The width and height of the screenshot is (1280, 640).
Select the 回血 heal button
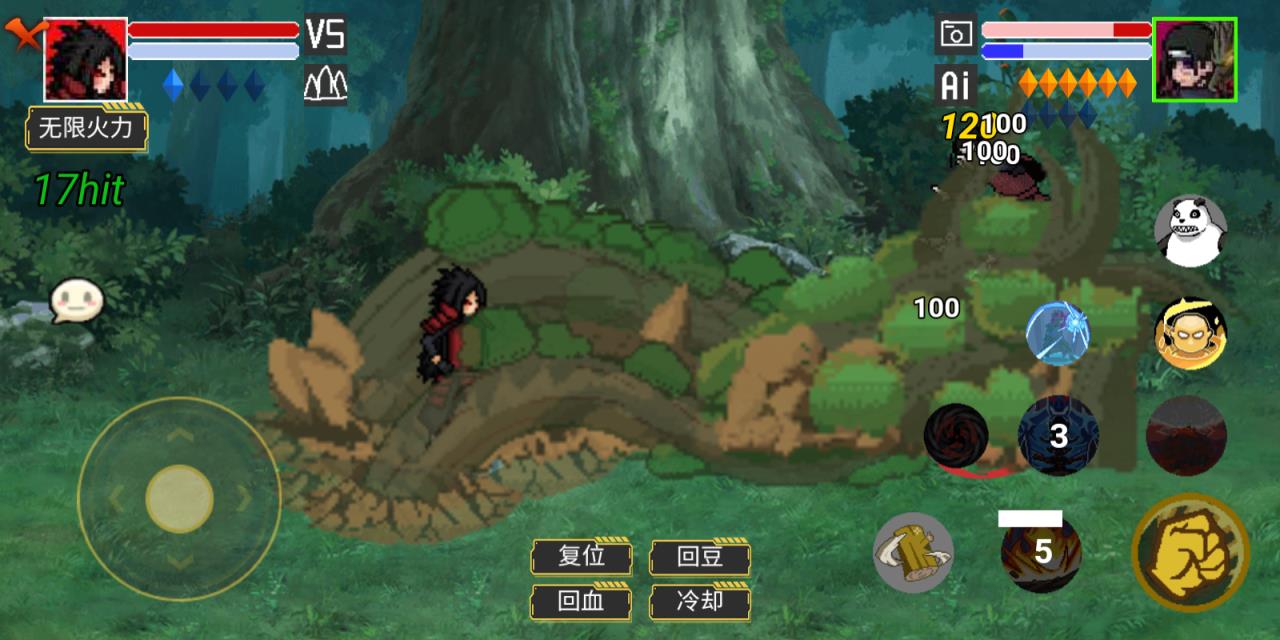tap(581, 602)
